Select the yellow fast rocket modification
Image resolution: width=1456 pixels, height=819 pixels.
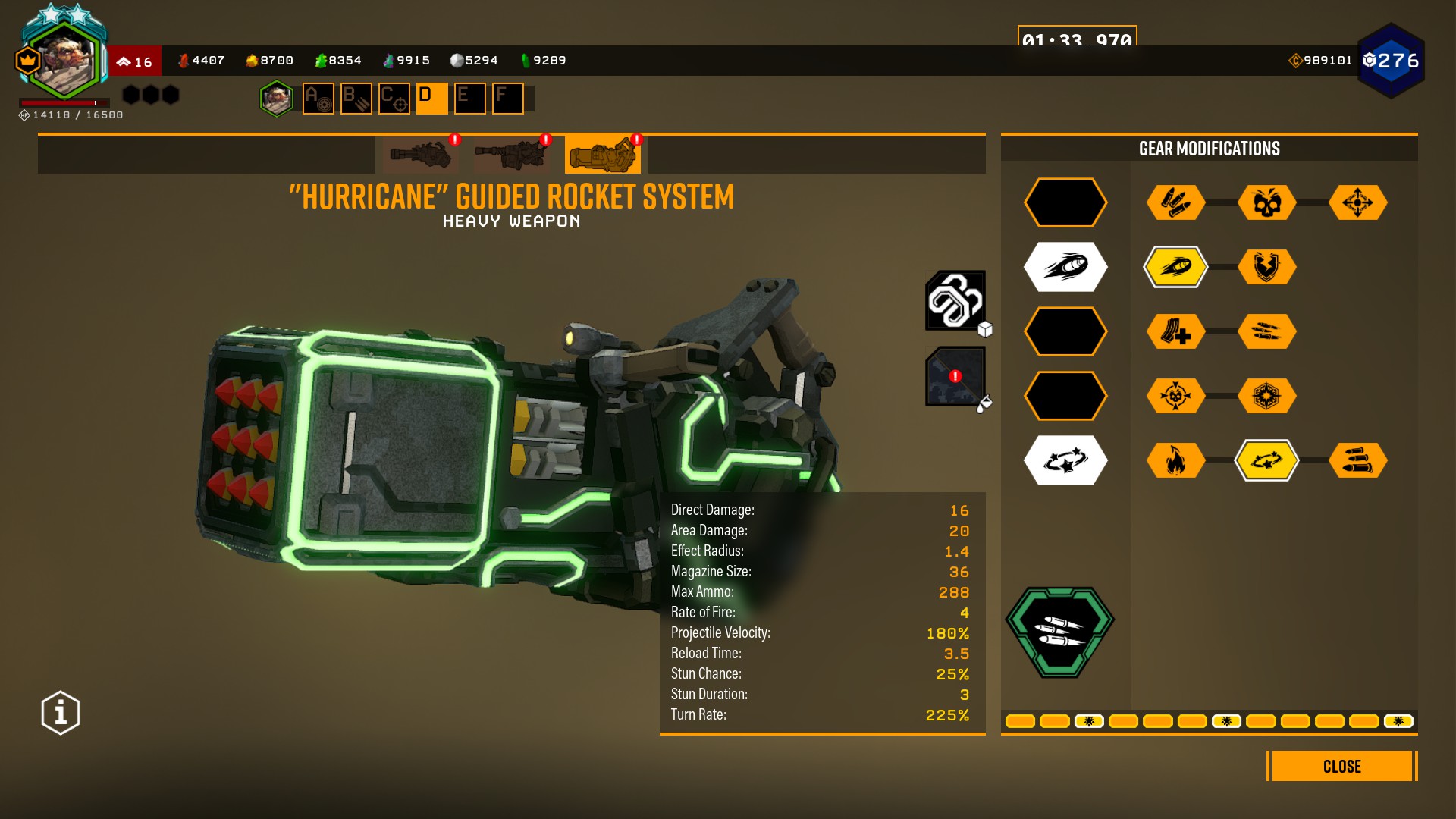tap(1175, 267)
